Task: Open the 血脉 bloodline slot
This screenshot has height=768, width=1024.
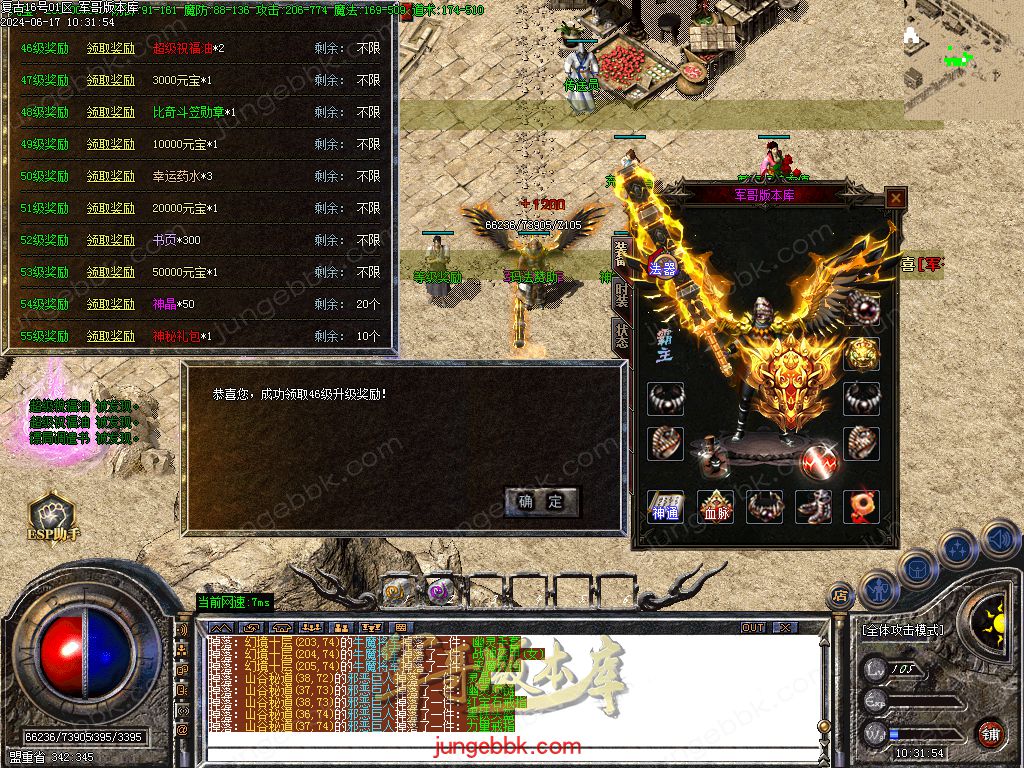Action: coord(716,507)
